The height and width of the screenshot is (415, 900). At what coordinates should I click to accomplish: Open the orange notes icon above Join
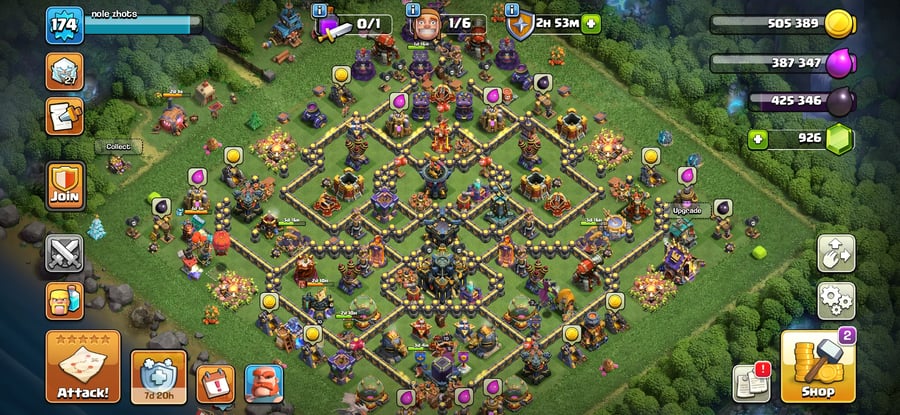pyautogui.click(x=65, y=116)
